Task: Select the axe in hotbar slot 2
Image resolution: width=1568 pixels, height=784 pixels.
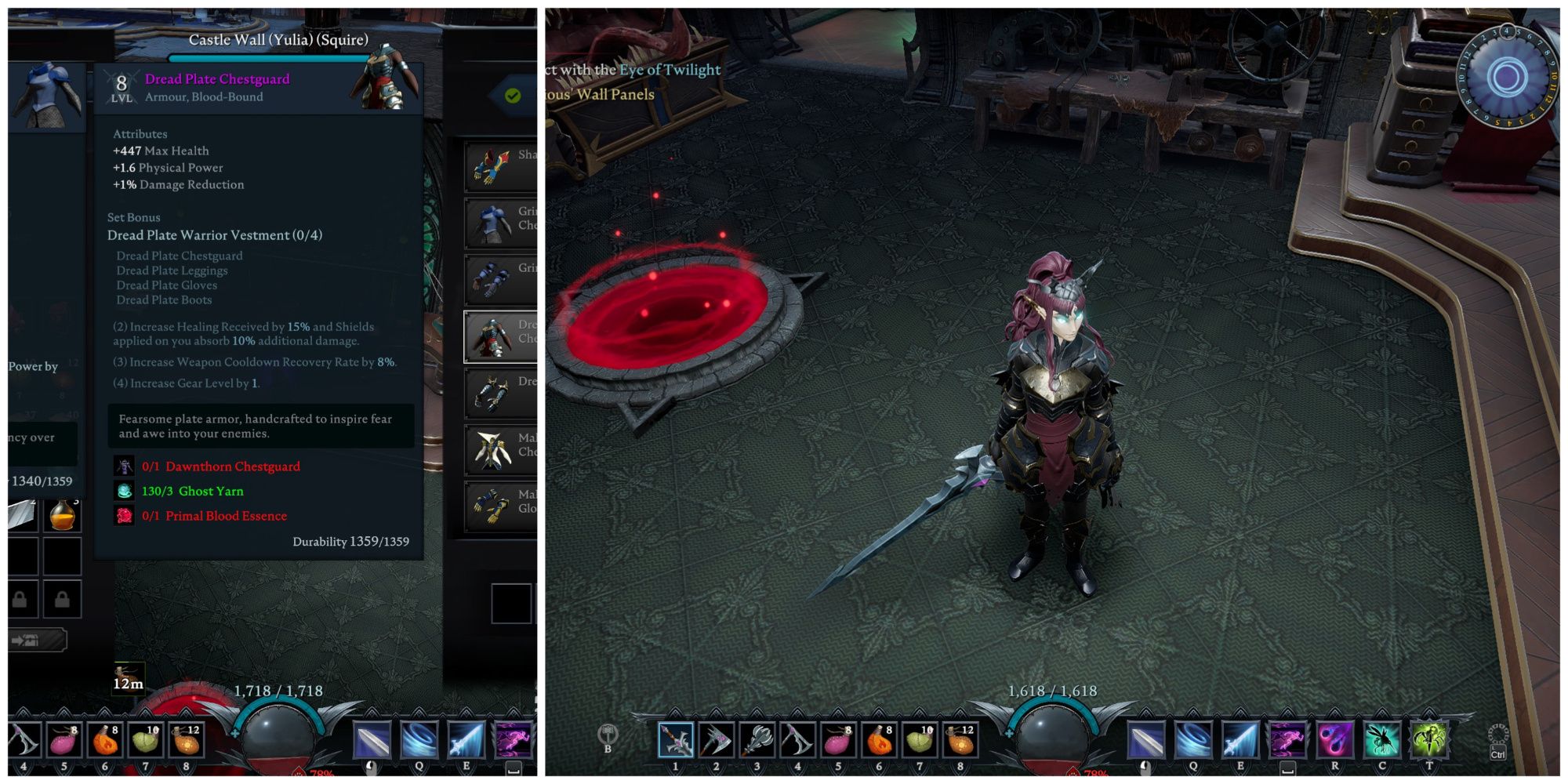Action: pyautogui.click(x=716, y=740)
